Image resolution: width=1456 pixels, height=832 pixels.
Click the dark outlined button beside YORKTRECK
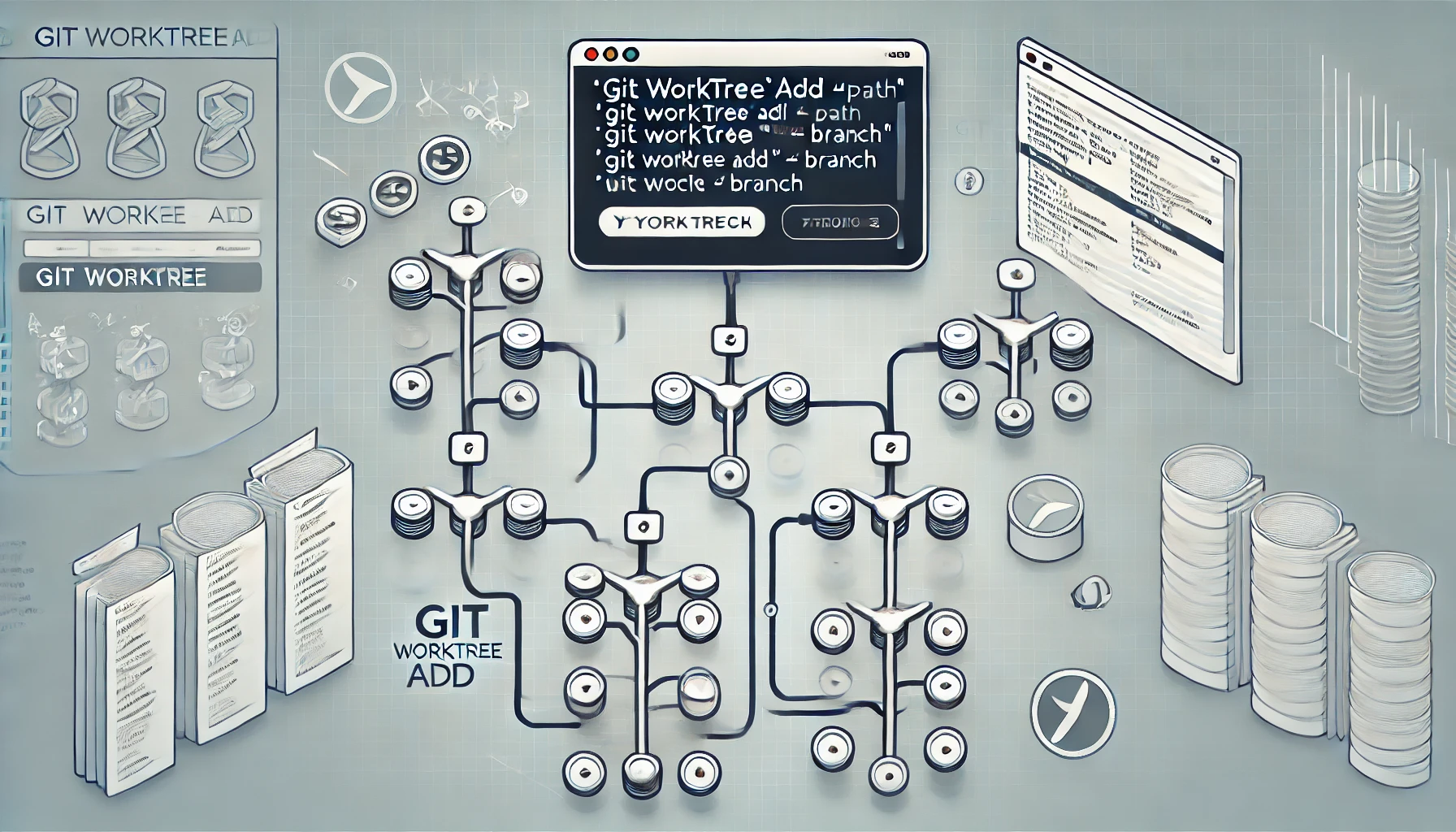point(839,223)
